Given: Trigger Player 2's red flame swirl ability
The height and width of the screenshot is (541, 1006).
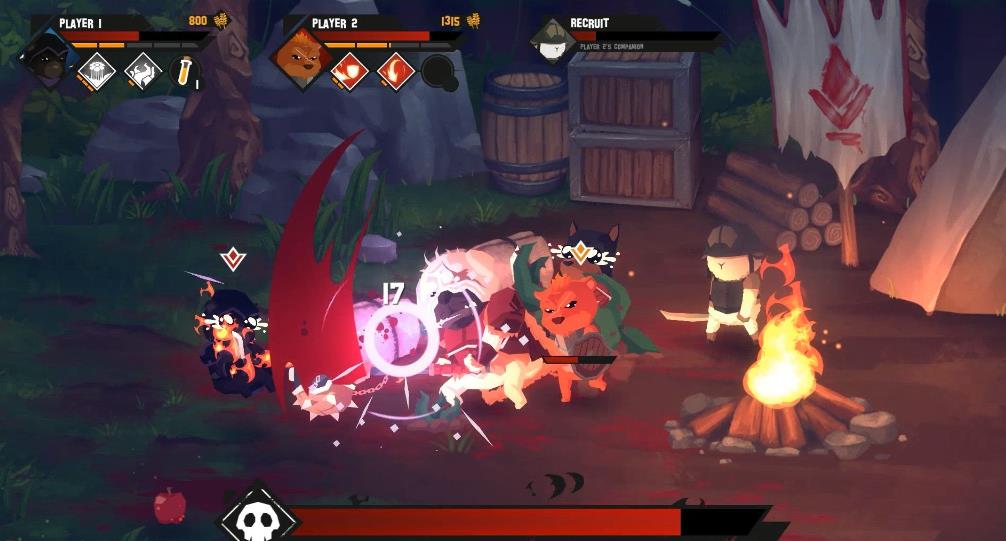Looking at the screenshot, I should tap(396, 71).
